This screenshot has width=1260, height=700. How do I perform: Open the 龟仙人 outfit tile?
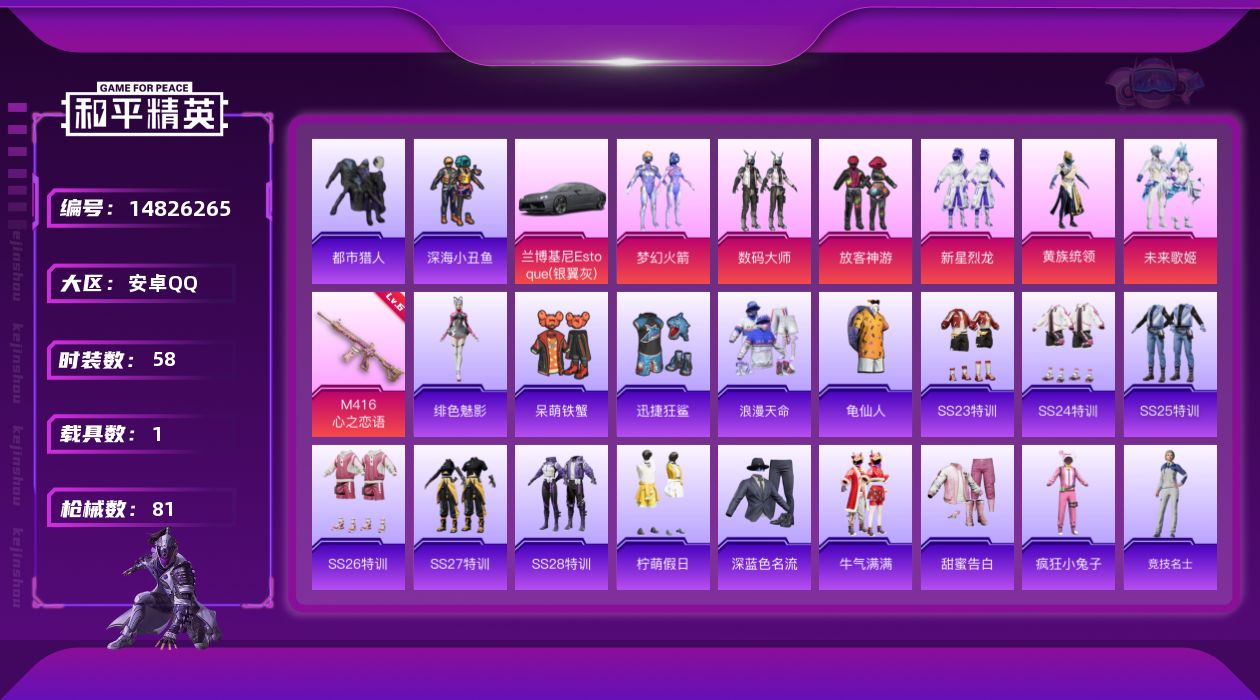[865, 364]
